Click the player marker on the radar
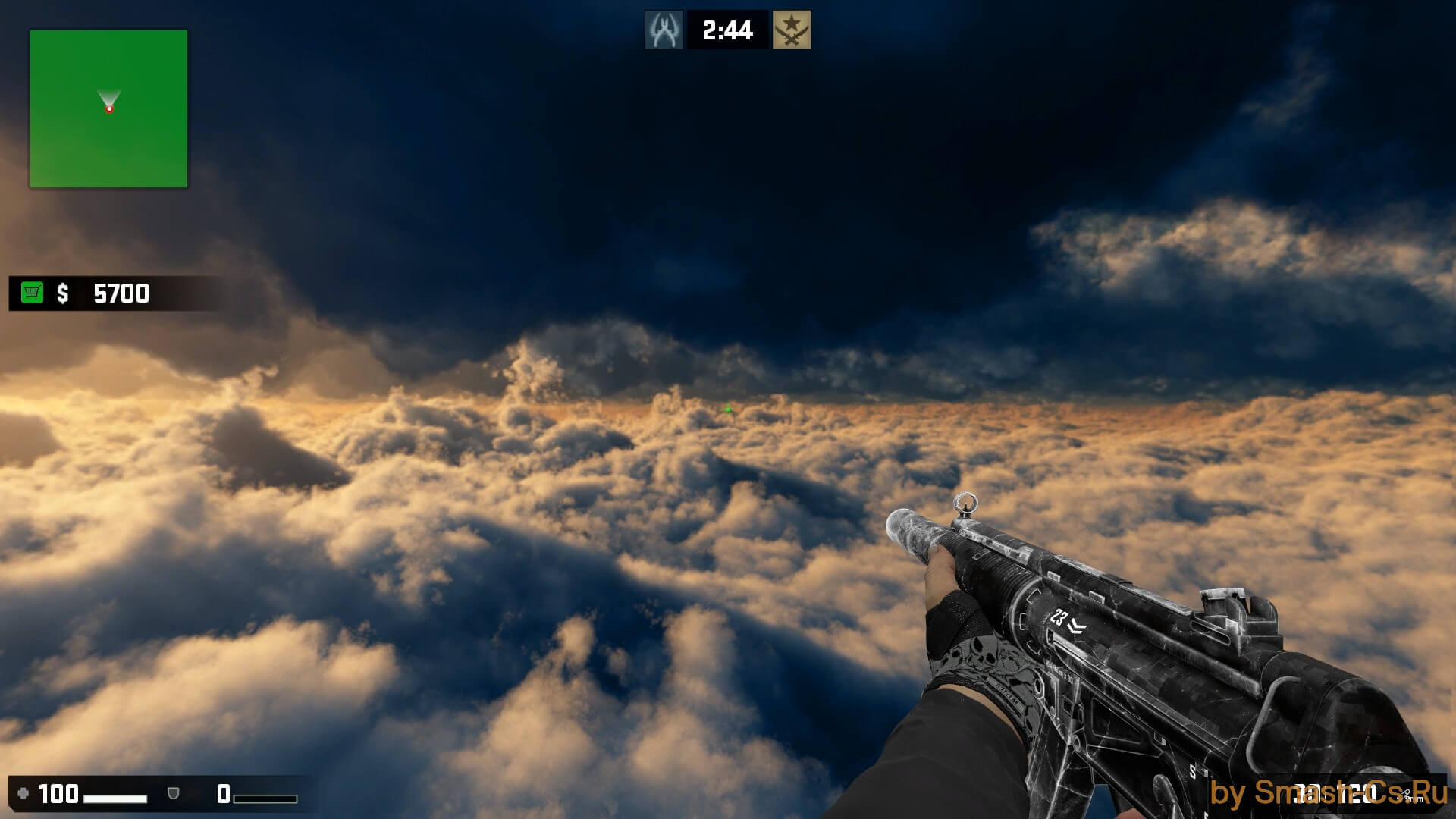The height and width of the screenshot is (819, 1456). pos(109,109)
